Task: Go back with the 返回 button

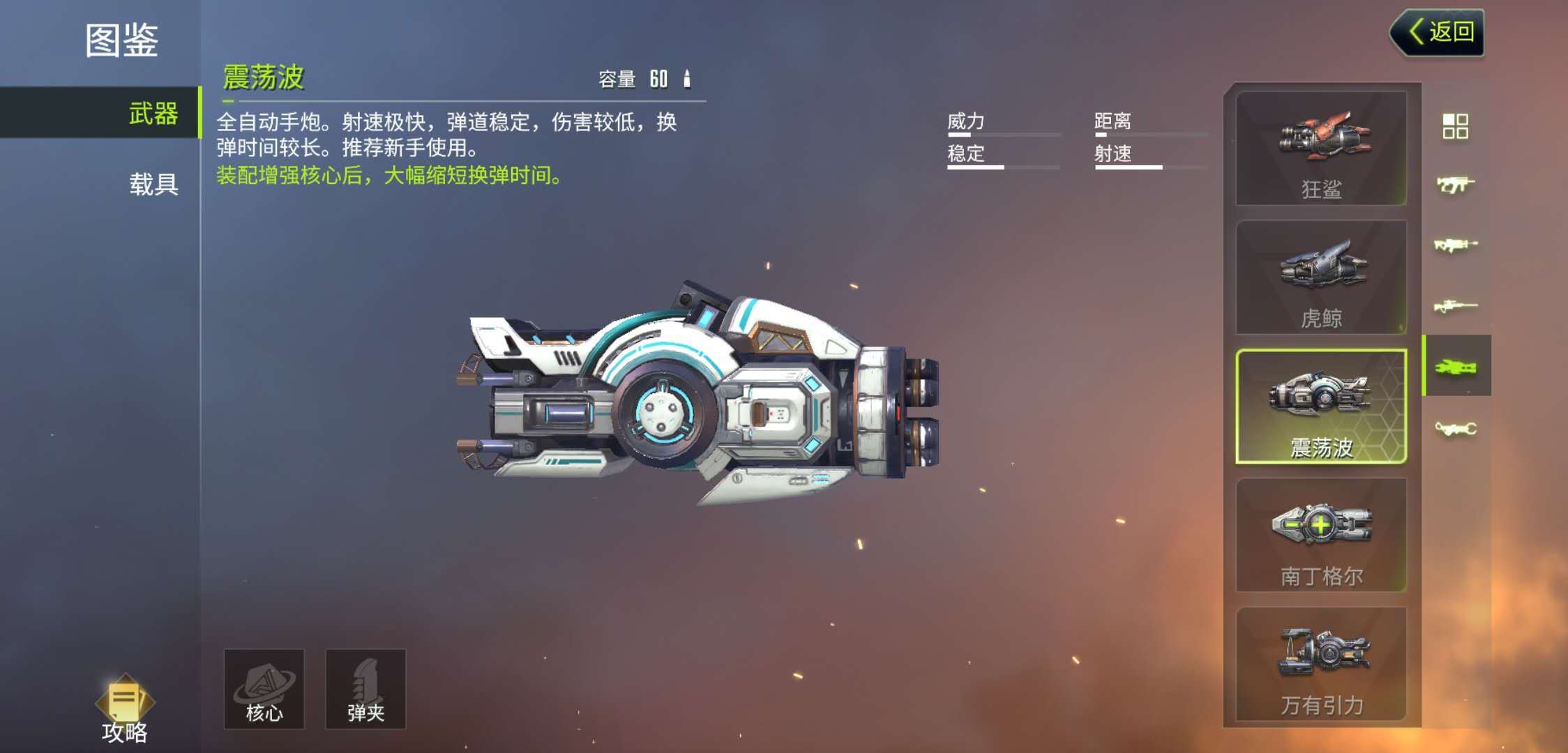Action: coord(1439,32)
